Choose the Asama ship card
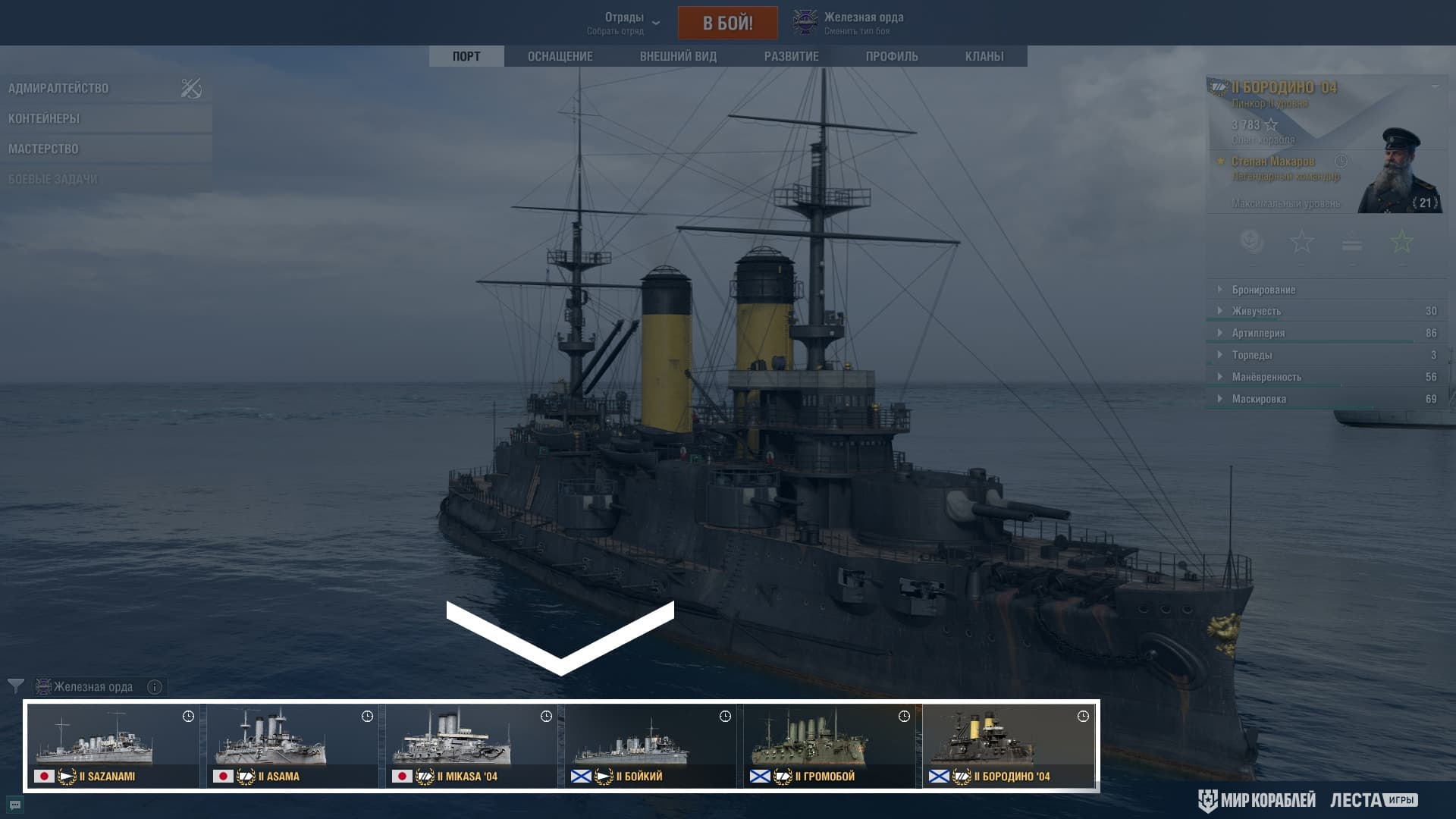The height and width of the screenshot is (819, 1456). (x=293, y=745)
